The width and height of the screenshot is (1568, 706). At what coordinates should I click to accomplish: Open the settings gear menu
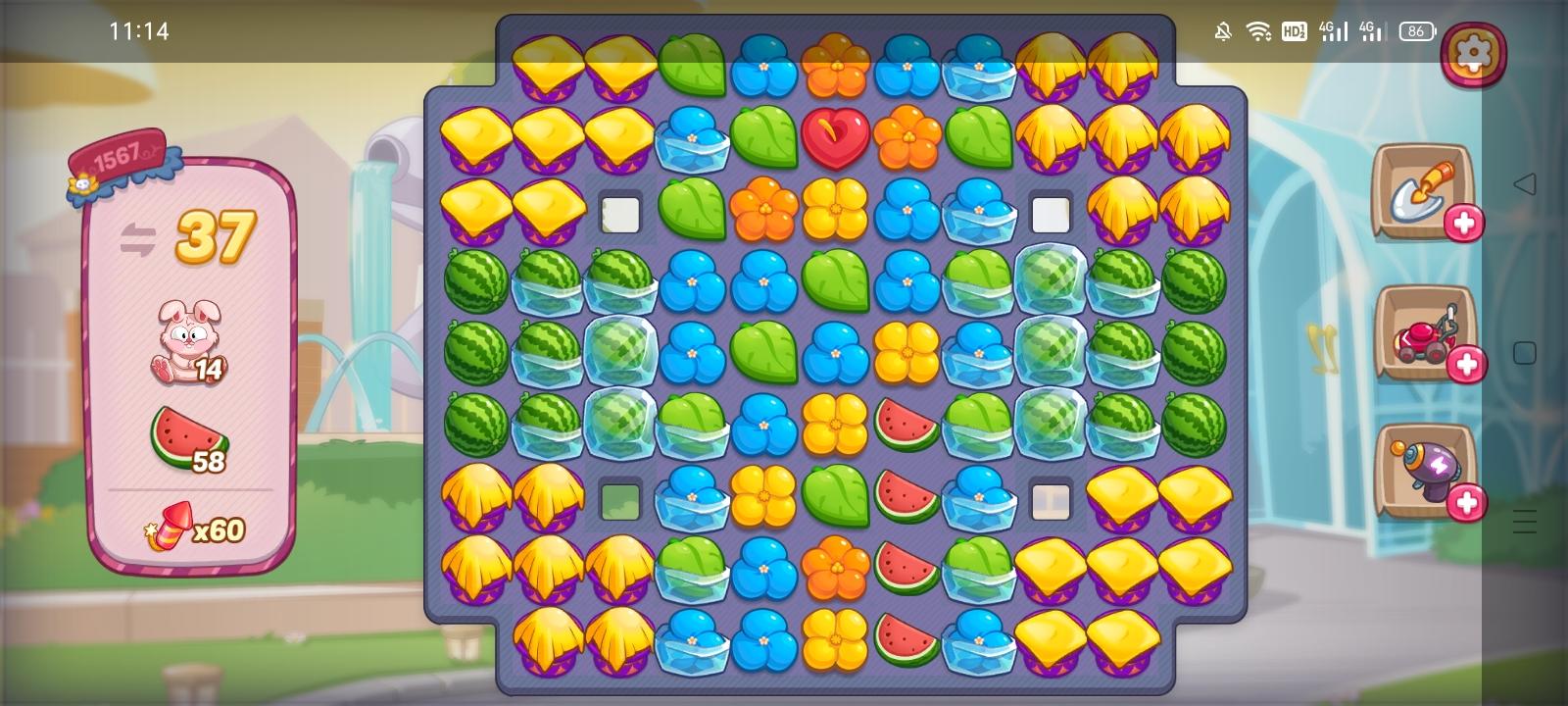1473,53
